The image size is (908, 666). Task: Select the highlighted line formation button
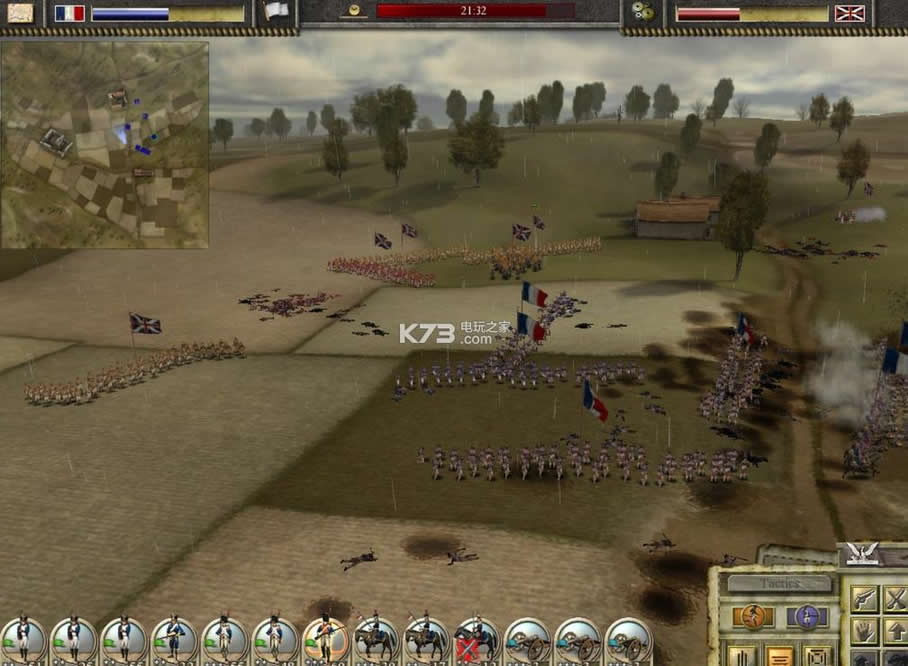780,657
